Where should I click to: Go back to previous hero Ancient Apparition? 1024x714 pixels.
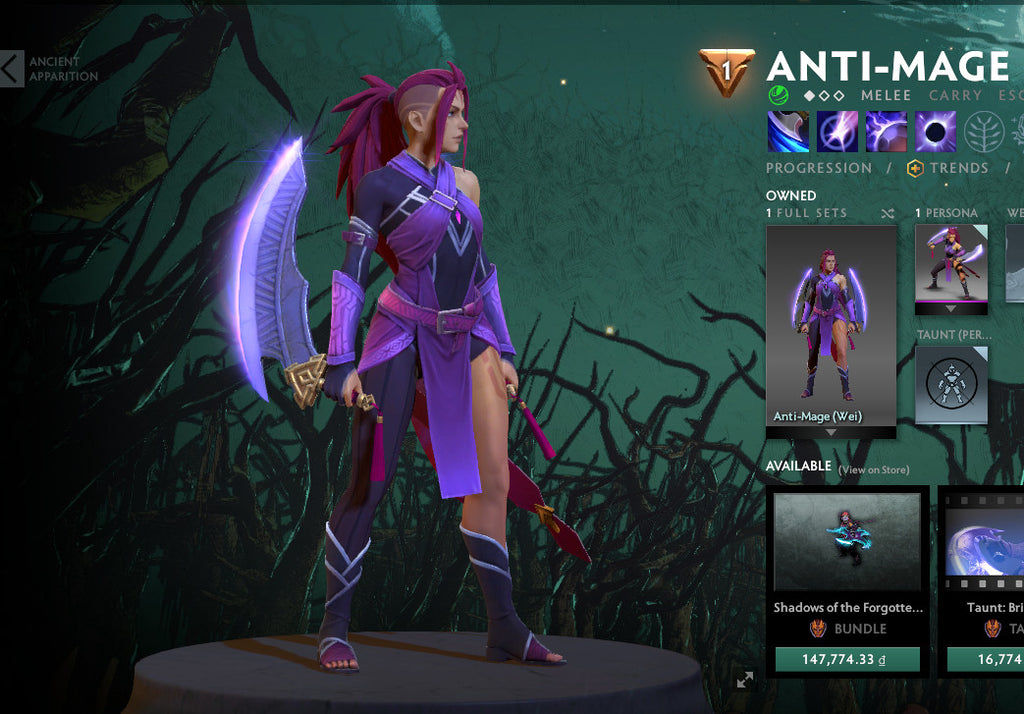12,69
